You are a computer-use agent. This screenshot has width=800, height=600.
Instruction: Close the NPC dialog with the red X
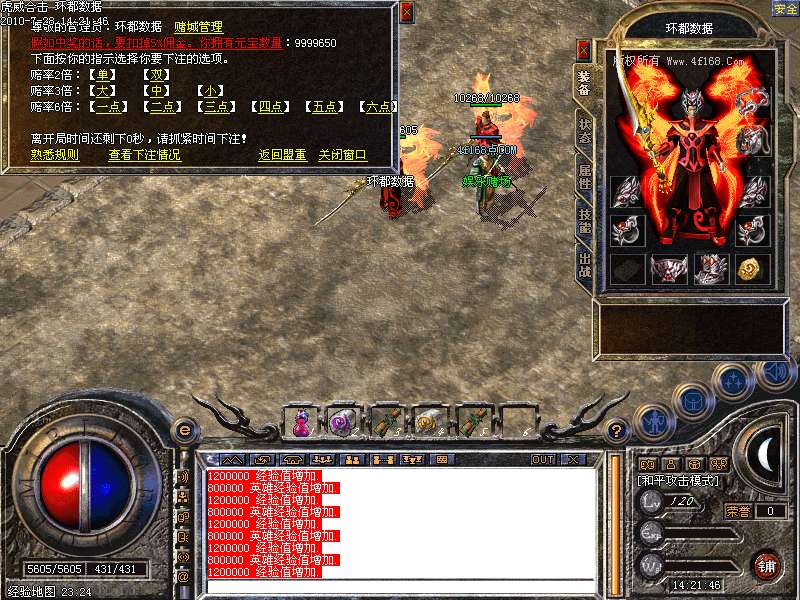[x=406, y=13]
